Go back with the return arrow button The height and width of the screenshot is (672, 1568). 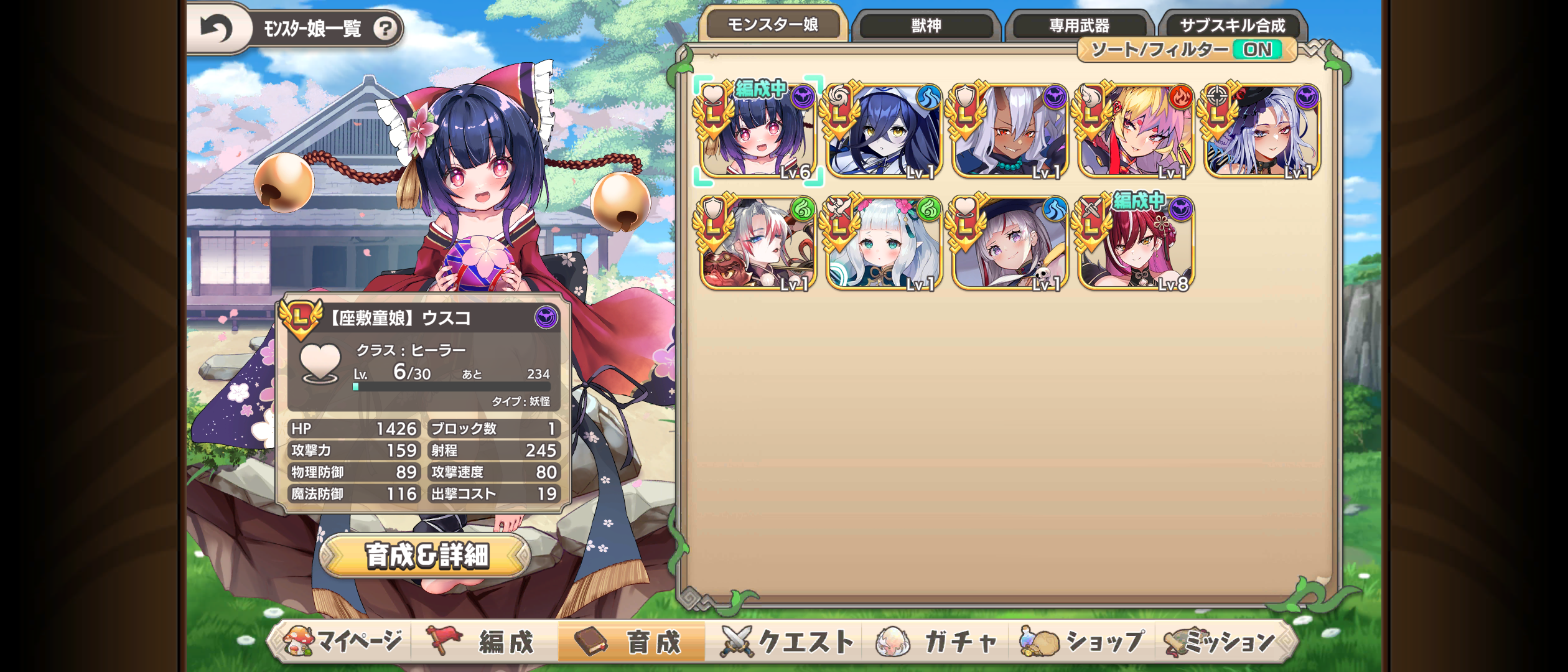(216, 28)
